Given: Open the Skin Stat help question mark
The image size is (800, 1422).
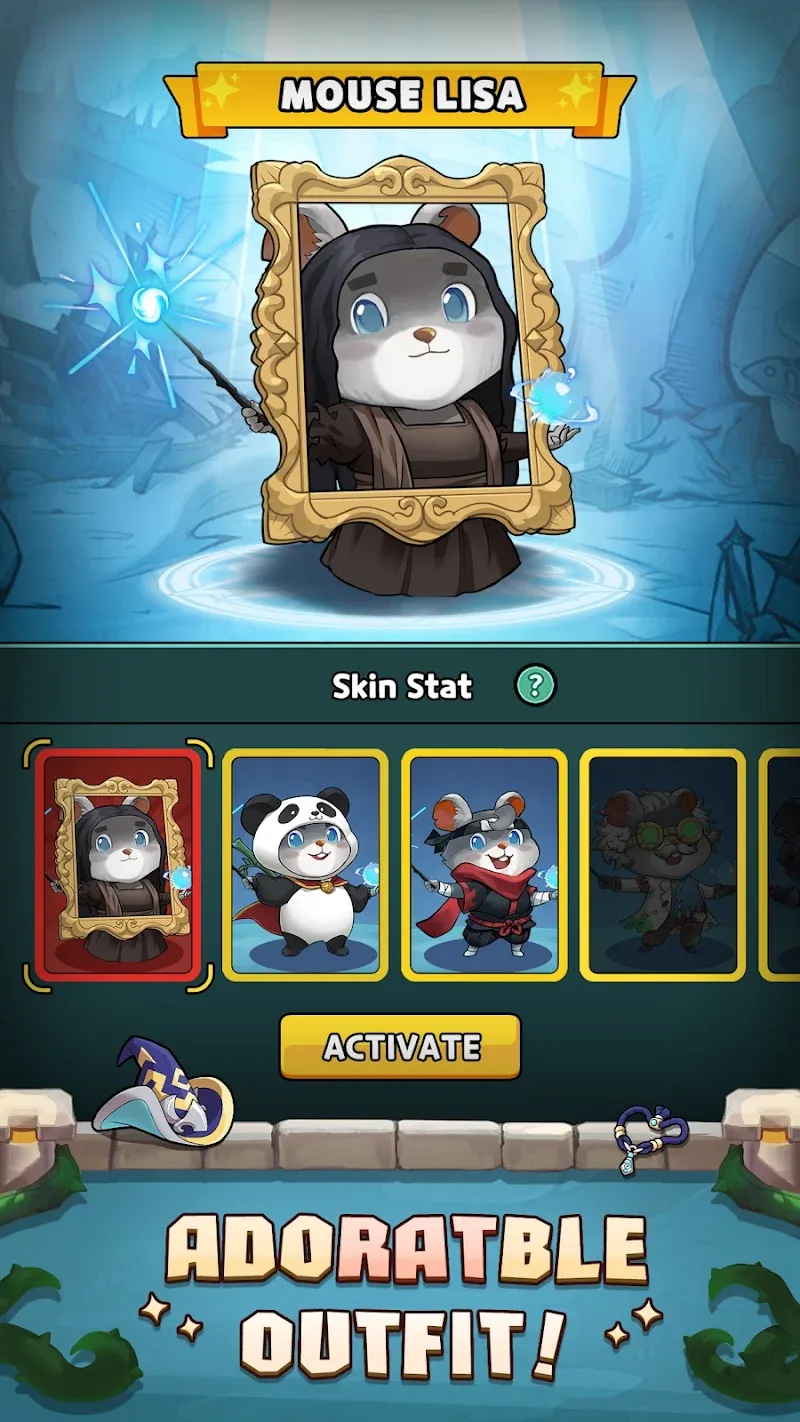Looking at the screenshot, I should (x=535, y=685).
